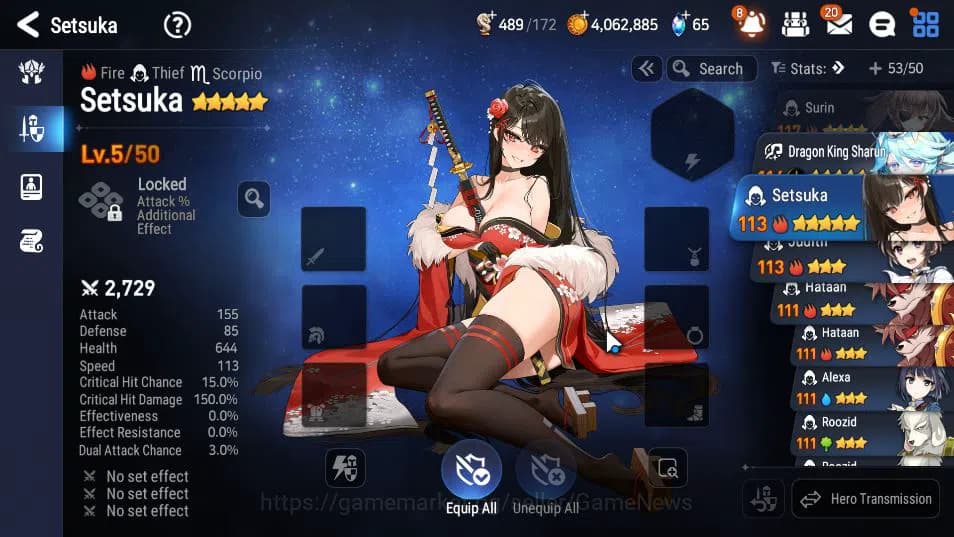The height and width of the screenshot is (537, 954).
Task: Select the empty sword weapon slot
Action: [x=333, y=239]
